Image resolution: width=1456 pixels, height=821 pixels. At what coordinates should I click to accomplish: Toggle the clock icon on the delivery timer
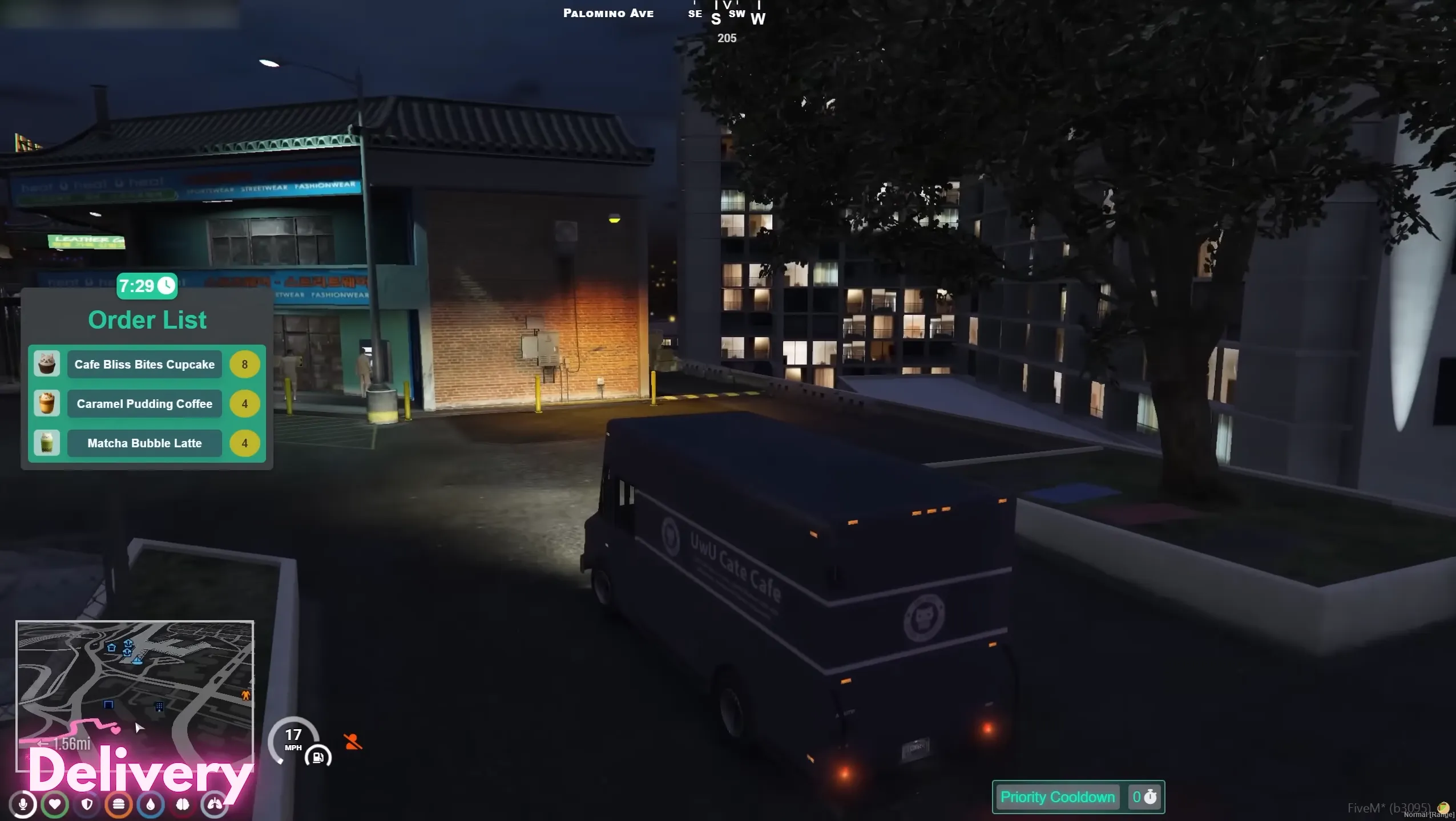coord(166,285)
